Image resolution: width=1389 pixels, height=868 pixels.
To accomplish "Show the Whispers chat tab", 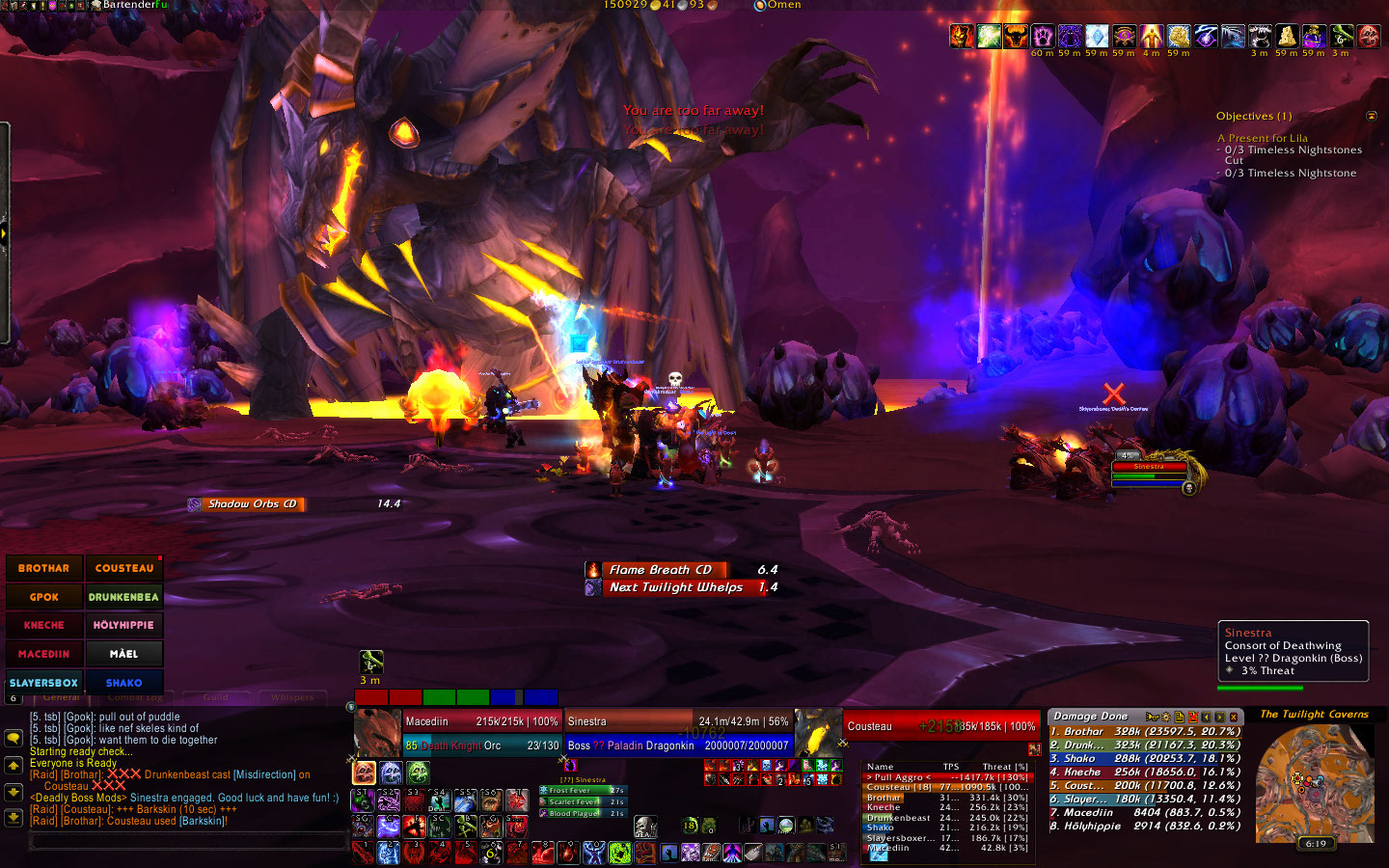I will tap(292, 697).
